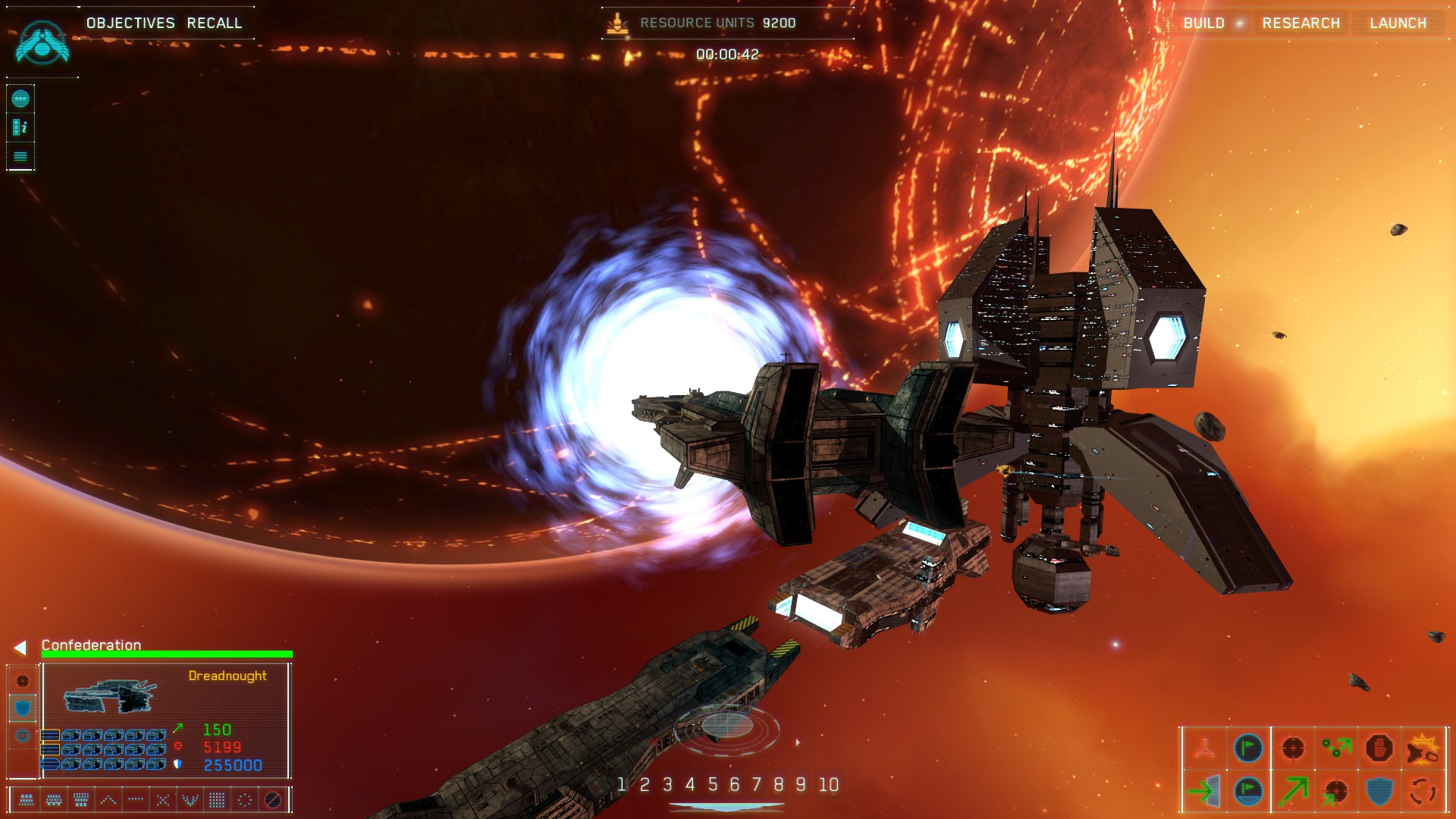Viewport: 1456px width, 819px height.
Task: Select the X formation icon
Action: (163, 799)
